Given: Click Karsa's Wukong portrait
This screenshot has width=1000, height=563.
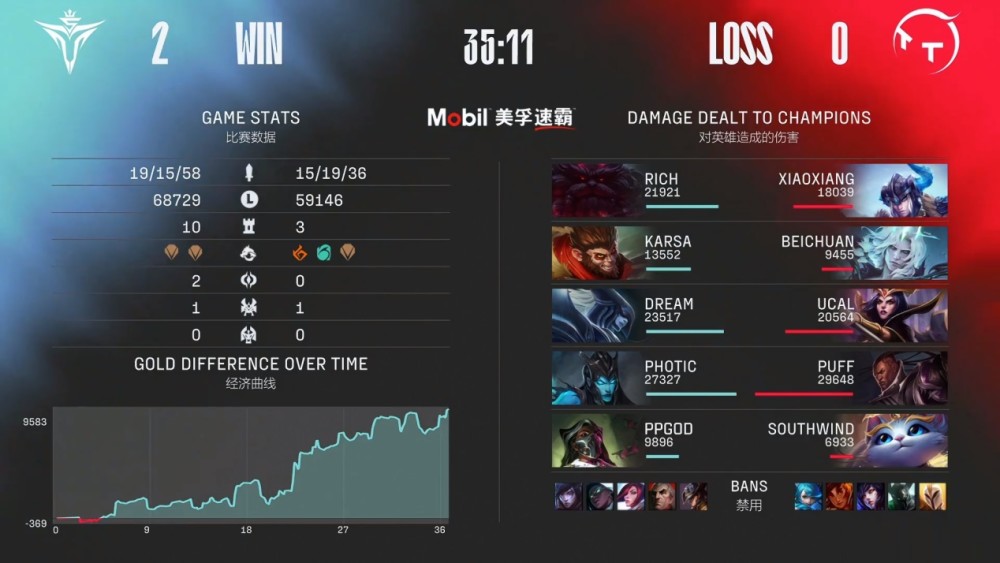Looking at the screenshot, I should 595,253.
